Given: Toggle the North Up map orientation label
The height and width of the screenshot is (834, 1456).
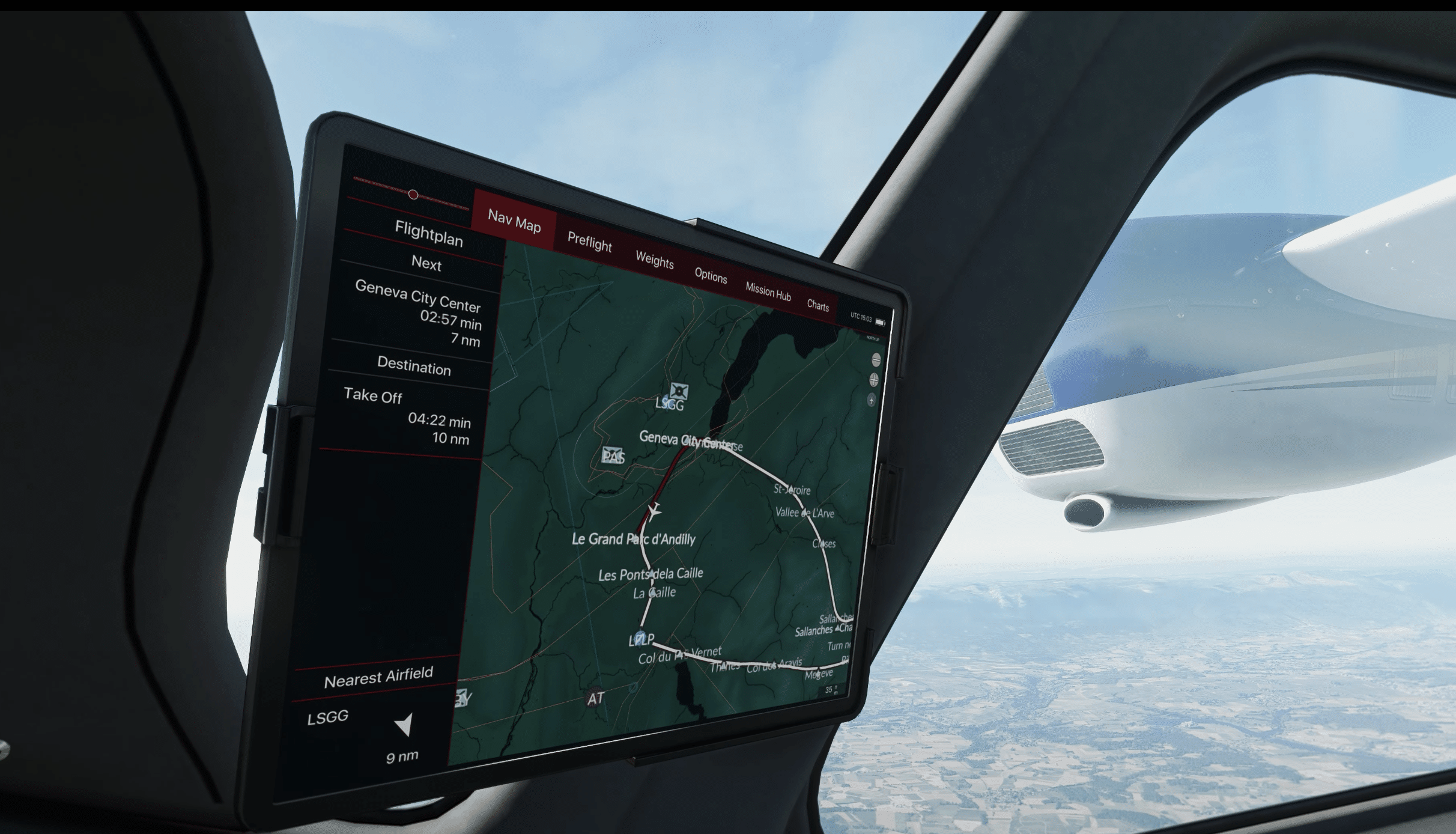Looking at the screenshot, I should click(873, 339).
